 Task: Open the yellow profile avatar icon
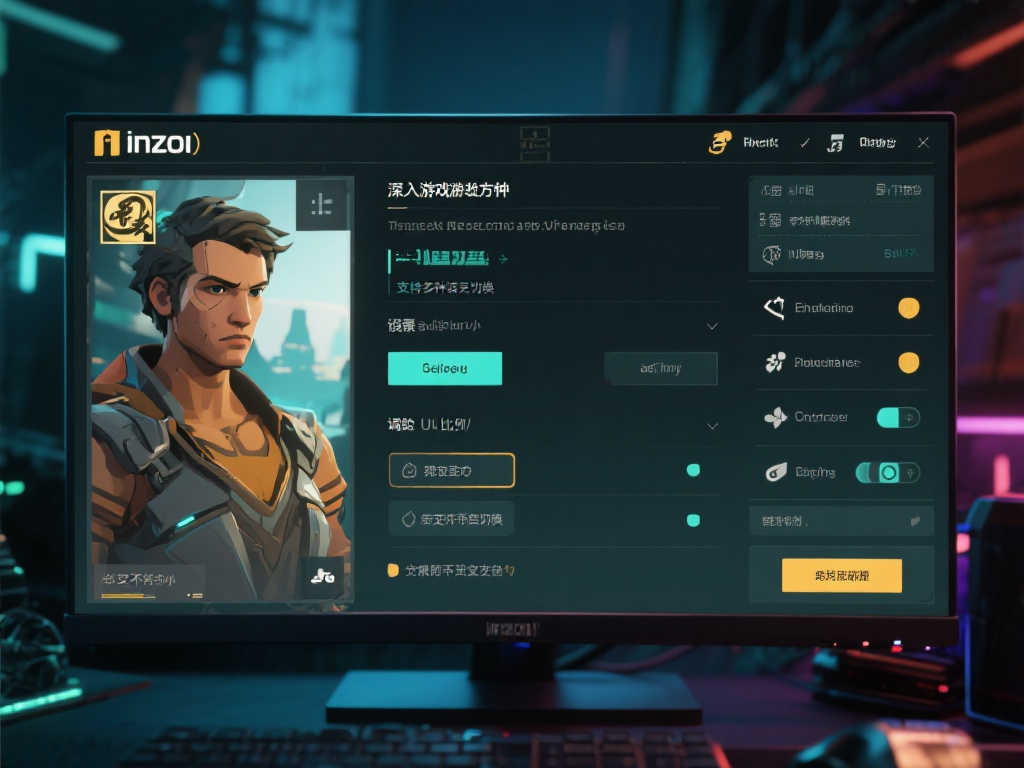tap(719, 143)
